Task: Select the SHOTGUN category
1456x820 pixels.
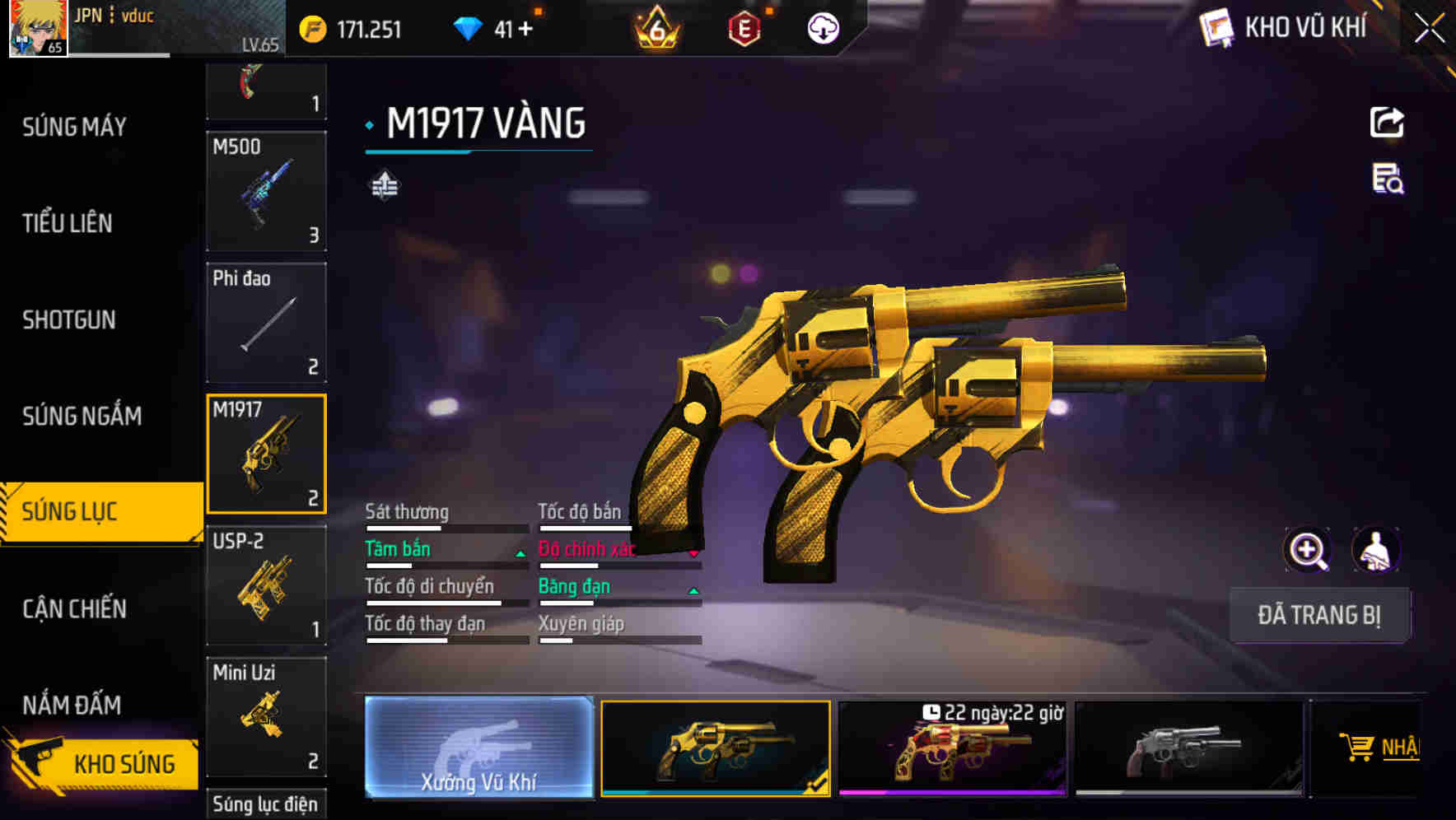Action: [69, 319]
